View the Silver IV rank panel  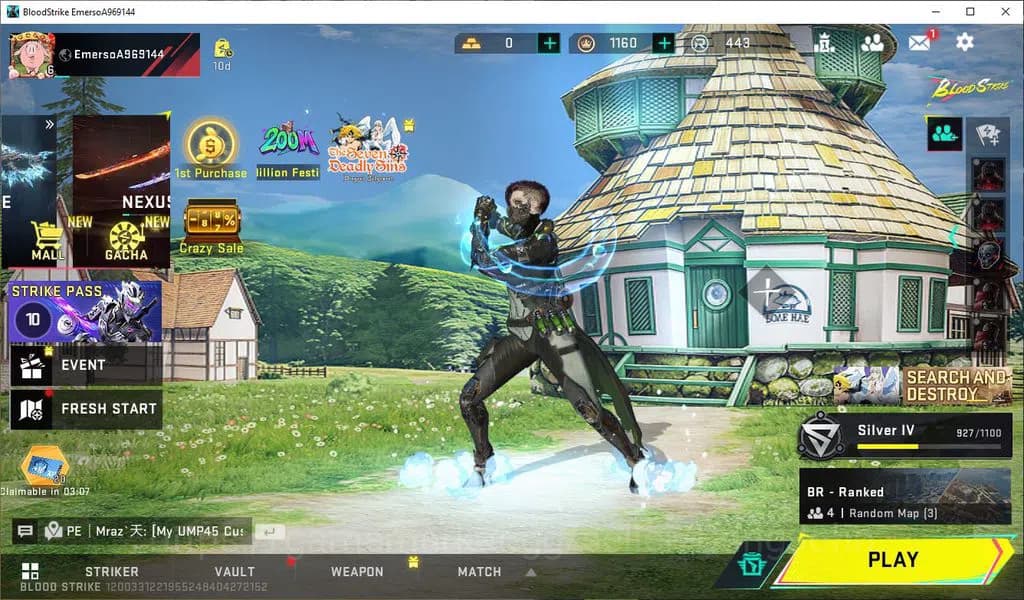[x=904, y=435]
